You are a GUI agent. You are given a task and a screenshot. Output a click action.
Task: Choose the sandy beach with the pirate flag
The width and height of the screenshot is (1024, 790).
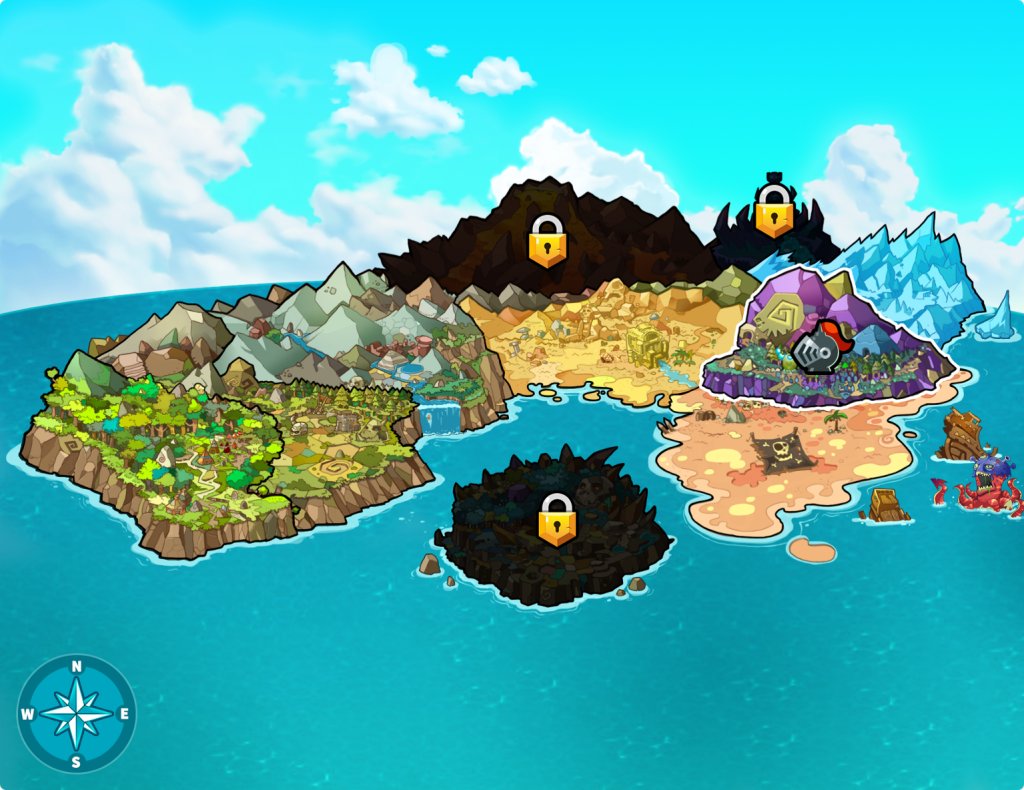[x=780, y=460]
